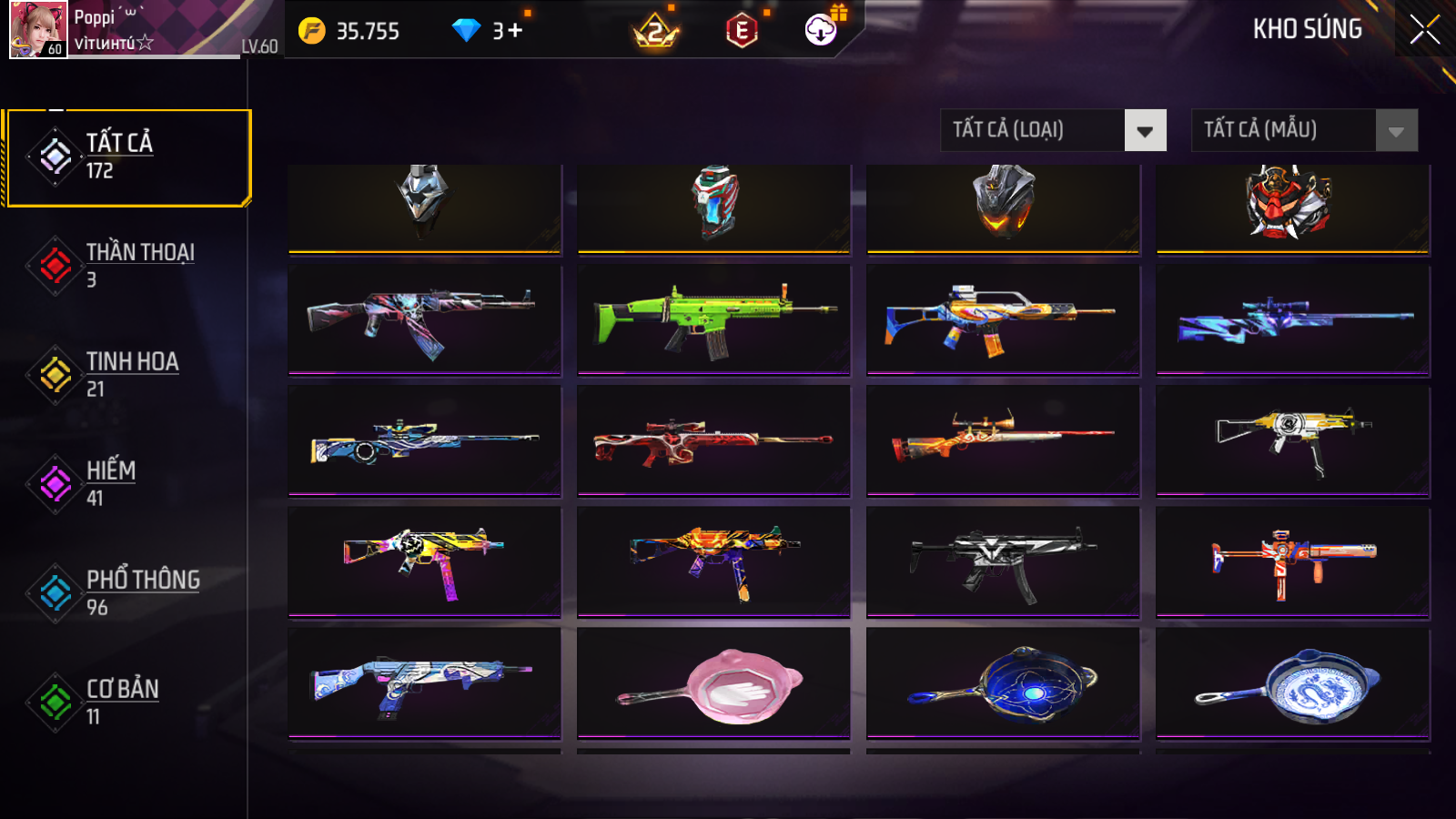Show the Hiếm rarity skins
This screenshot has width=1456, height=819.
pyautogui.click(x=127, y=484)
